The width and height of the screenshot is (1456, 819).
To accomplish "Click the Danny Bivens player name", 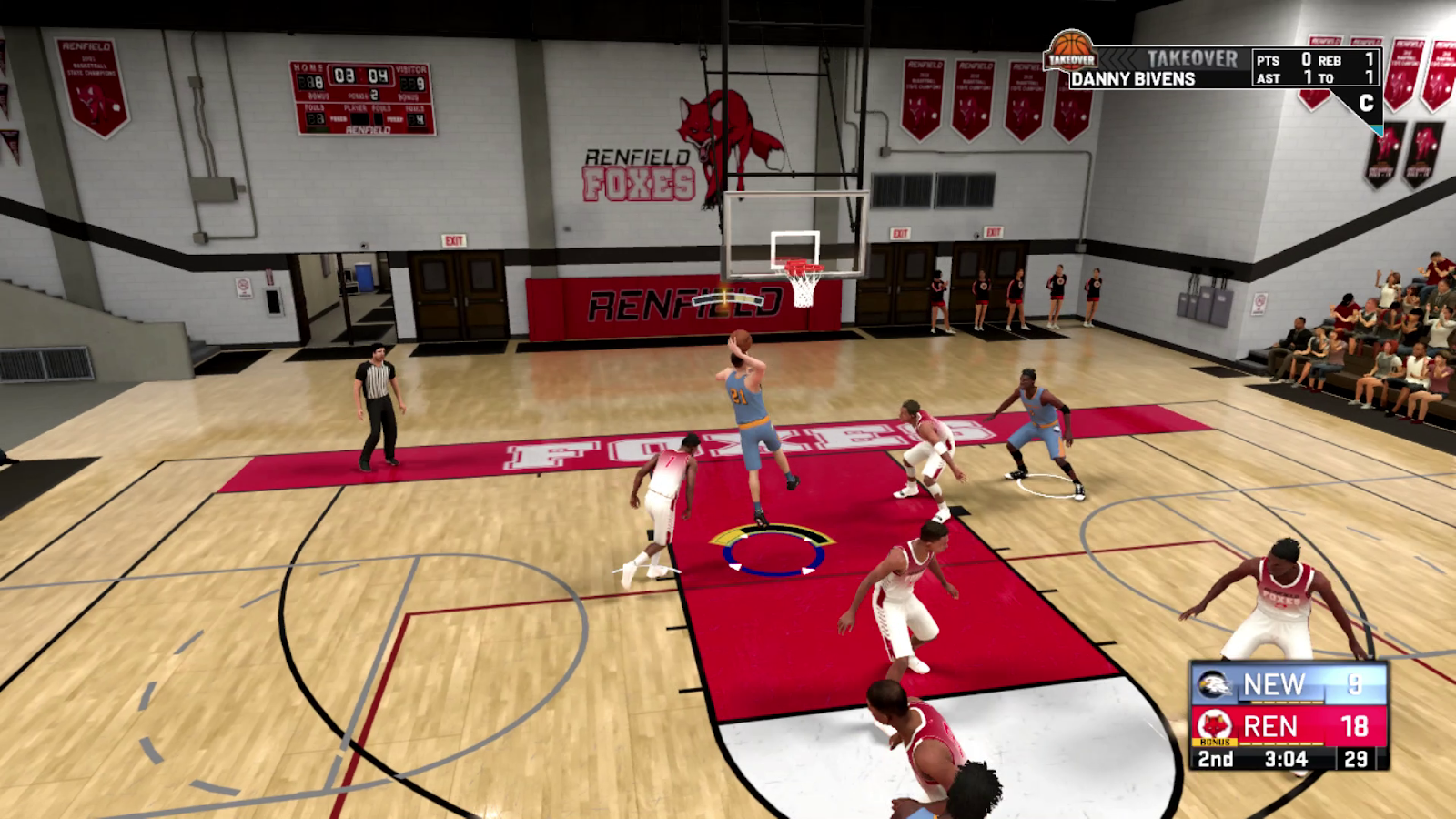I will 1134,78.
